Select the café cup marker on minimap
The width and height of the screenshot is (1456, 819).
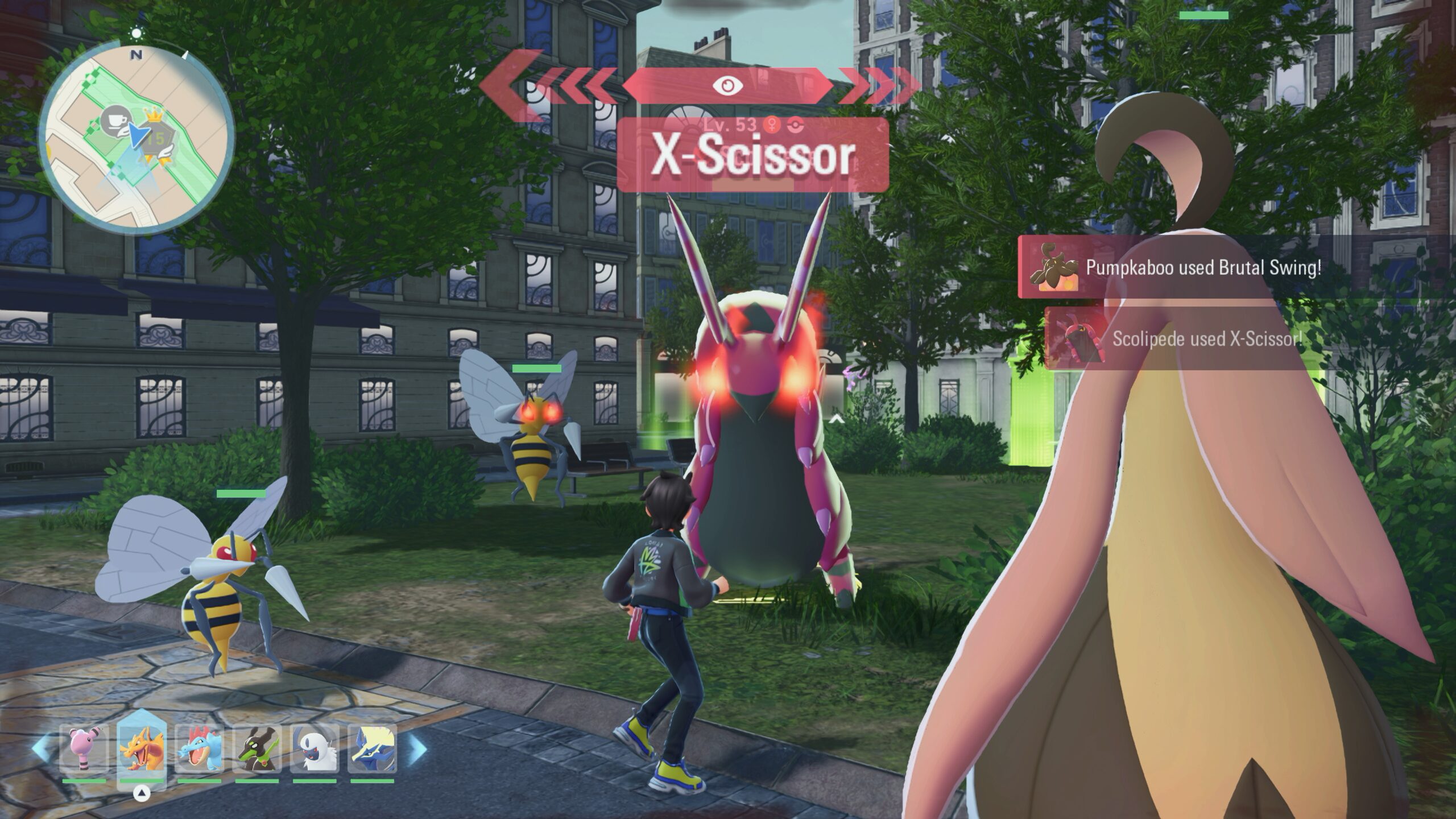114,122
